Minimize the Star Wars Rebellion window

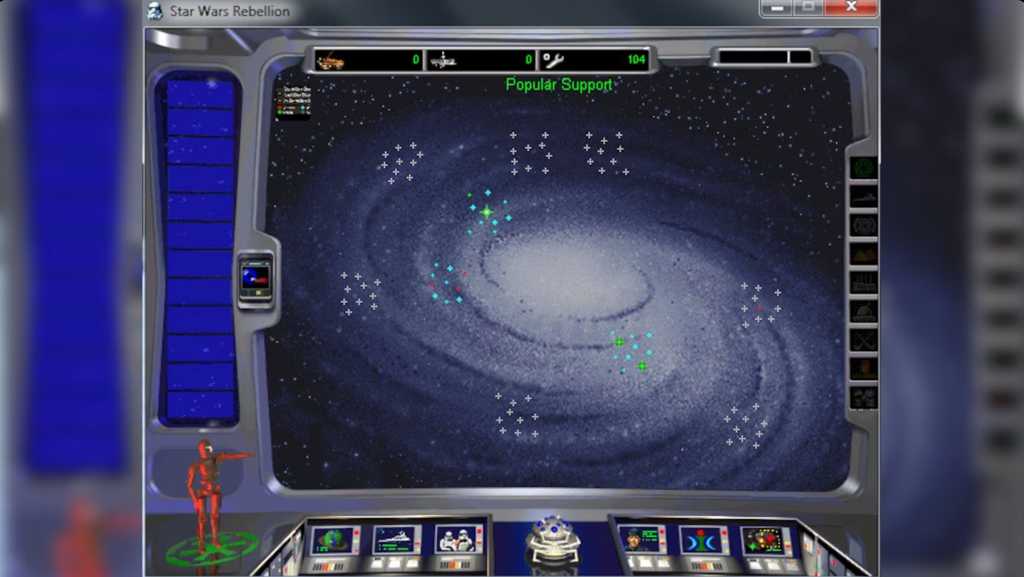[x=776, y=9]
